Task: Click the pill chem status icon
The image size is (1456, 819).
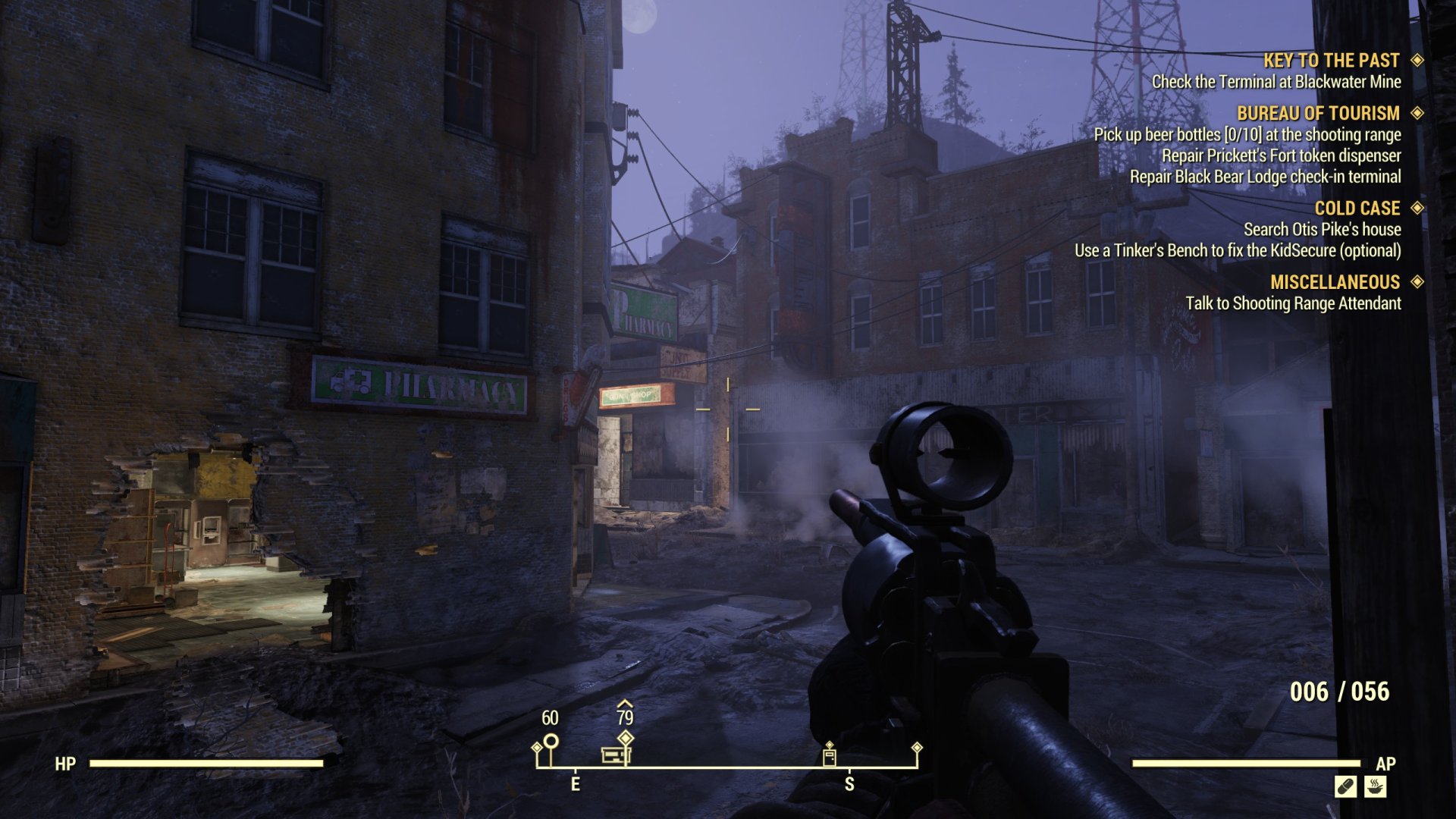Action: click(x=1345, y=786)
